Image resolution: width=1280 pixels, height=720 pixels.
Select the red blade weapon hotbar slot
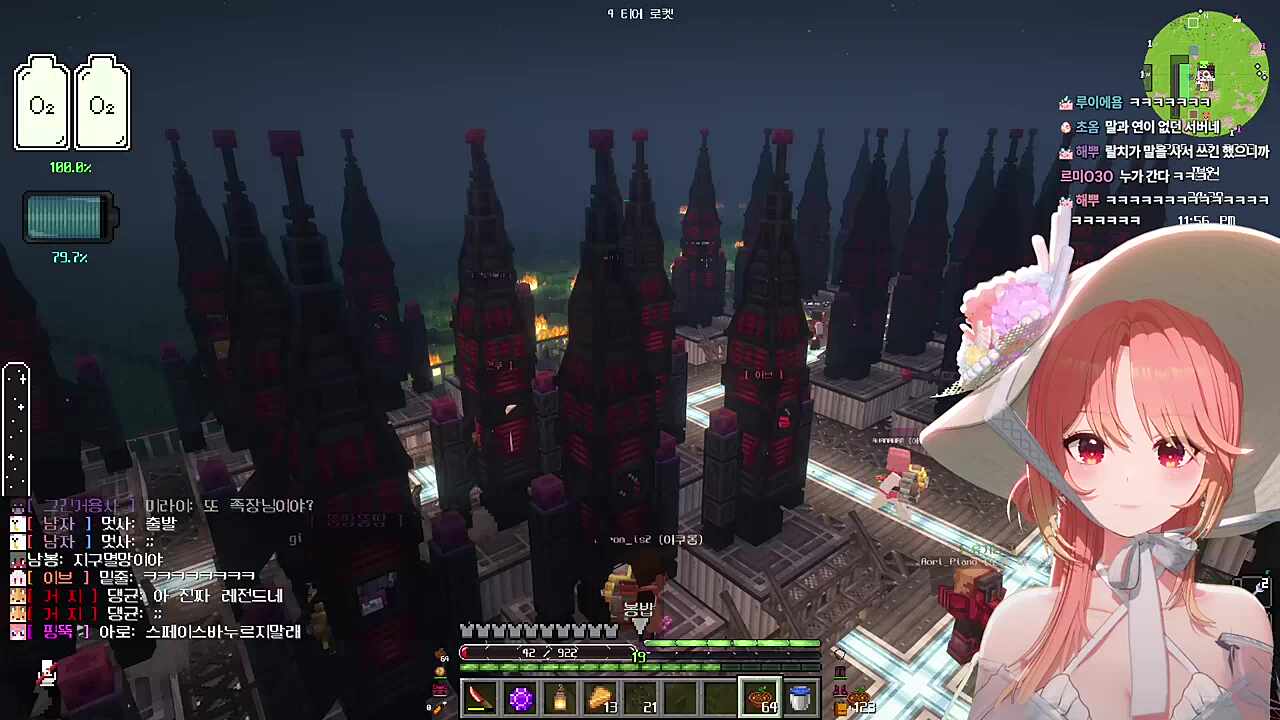click(480, 698)
